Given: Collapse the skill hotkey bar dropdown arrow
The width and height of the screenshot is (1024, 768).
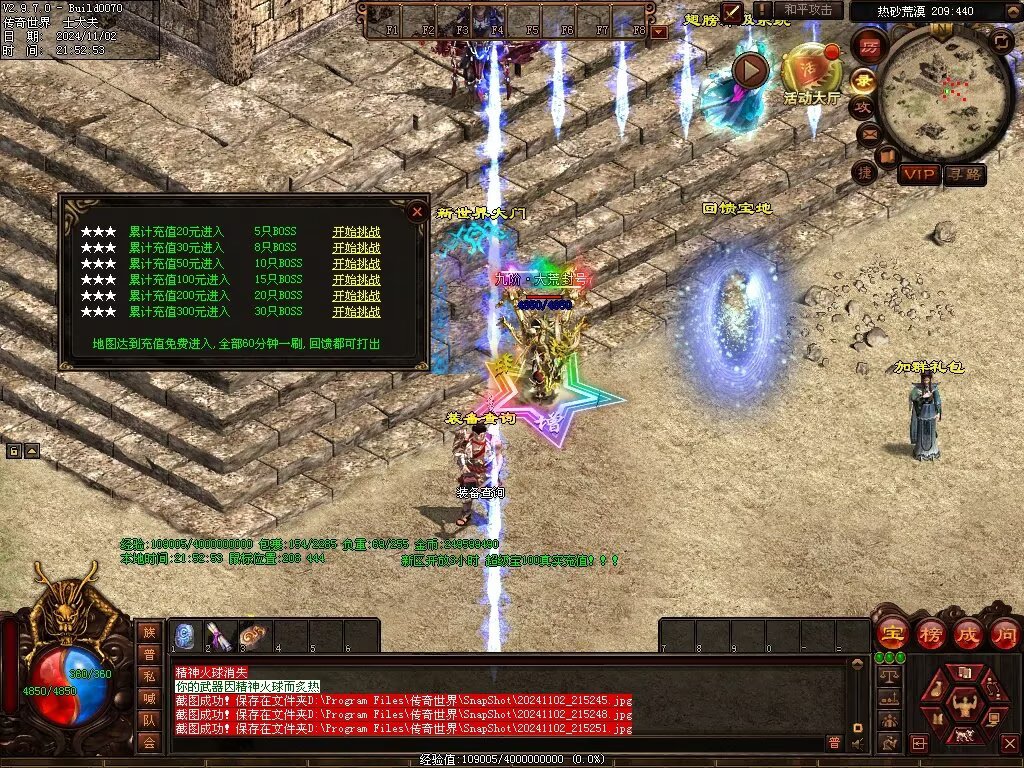Looking at the screenshot, I should pyautogui.click(x=658, y=32).
